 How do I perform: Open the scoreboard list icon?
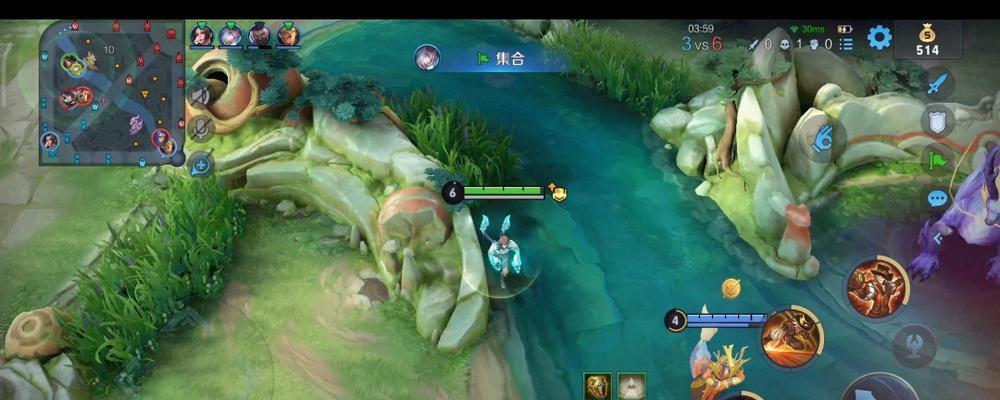[x=847, y=44]
